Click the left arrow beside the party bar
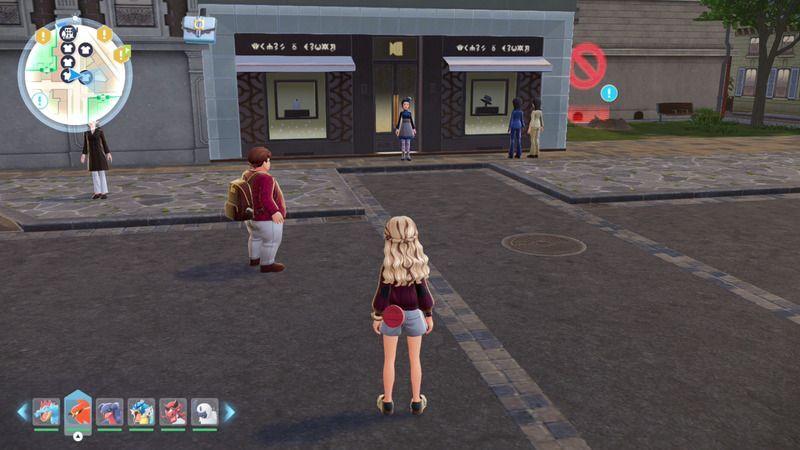 (22, 411)
